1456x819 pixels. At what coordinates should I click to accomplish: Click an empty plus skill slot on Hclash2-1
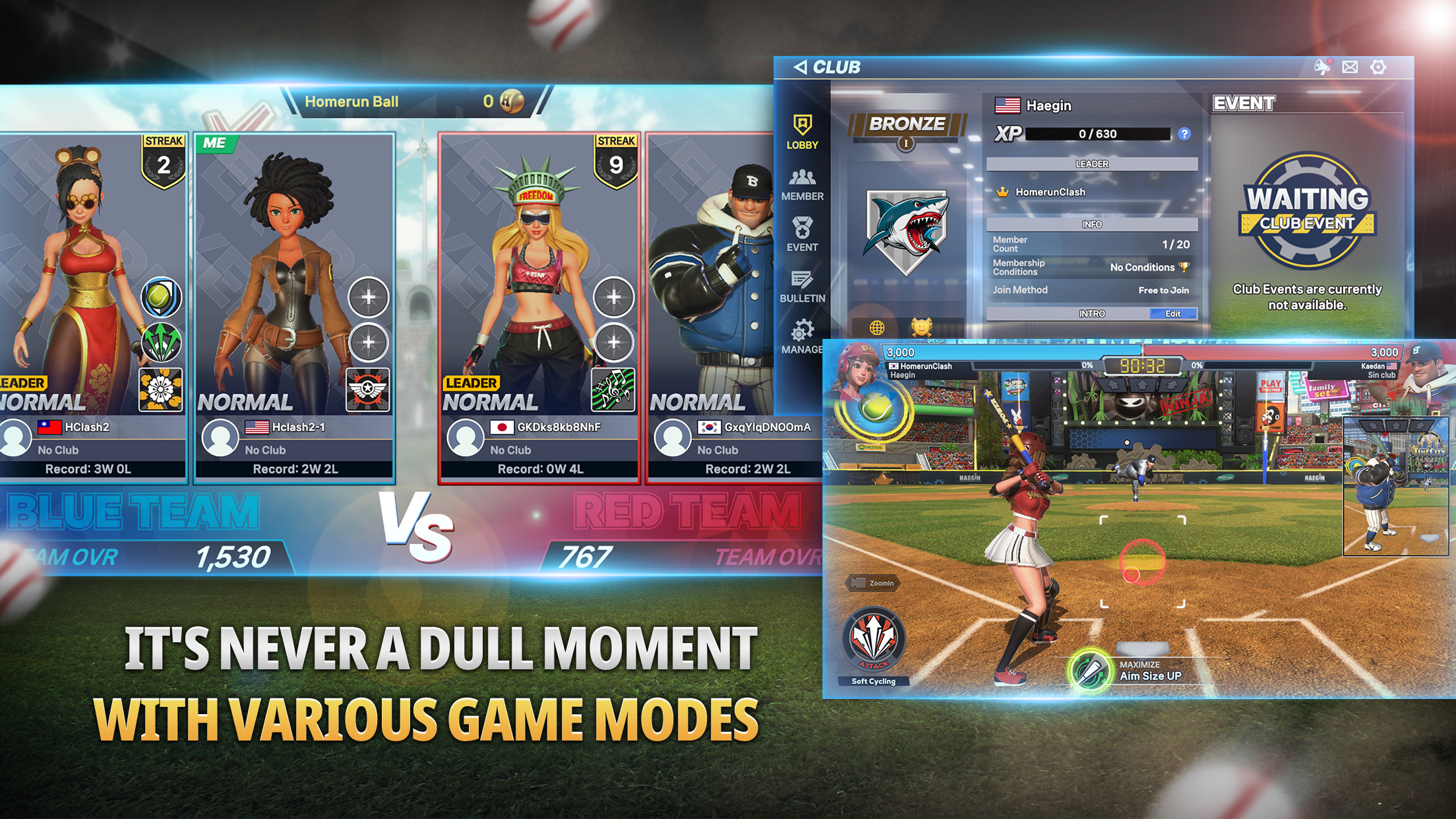coord(367,297)
